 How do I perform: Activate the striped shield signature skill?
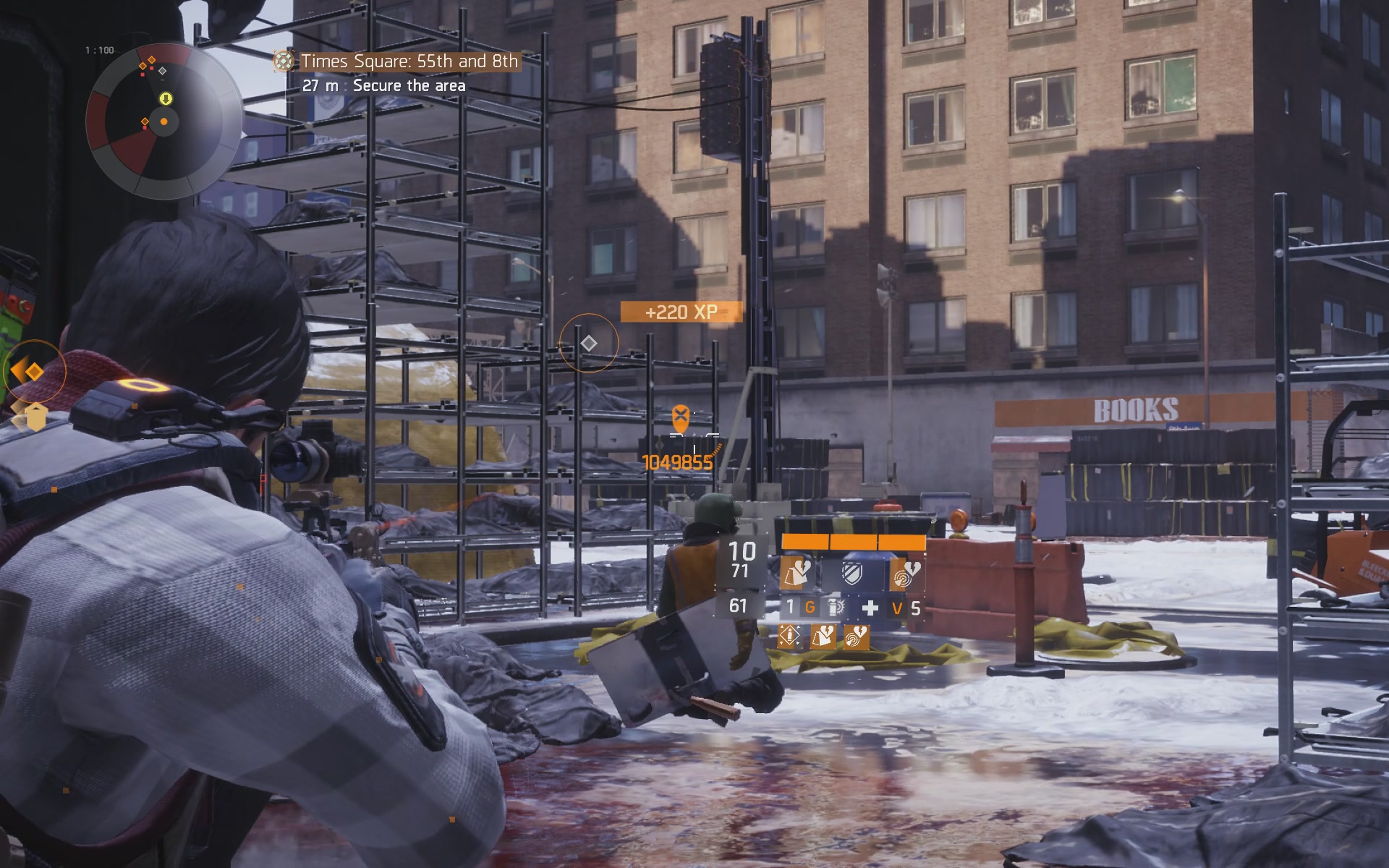(x=852, y=574)
